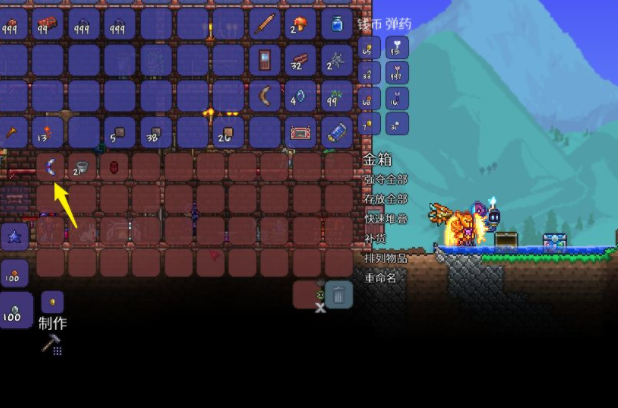Click the blue crystal stack of 4
This screenshot has width=618, height=408.
301,96
